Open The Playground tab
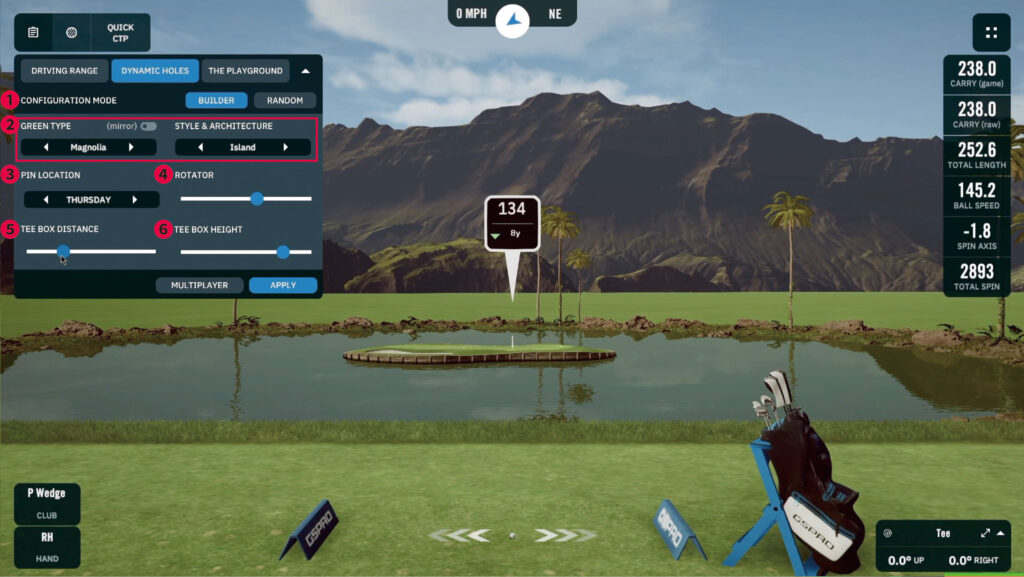 (x=245, y=71)
